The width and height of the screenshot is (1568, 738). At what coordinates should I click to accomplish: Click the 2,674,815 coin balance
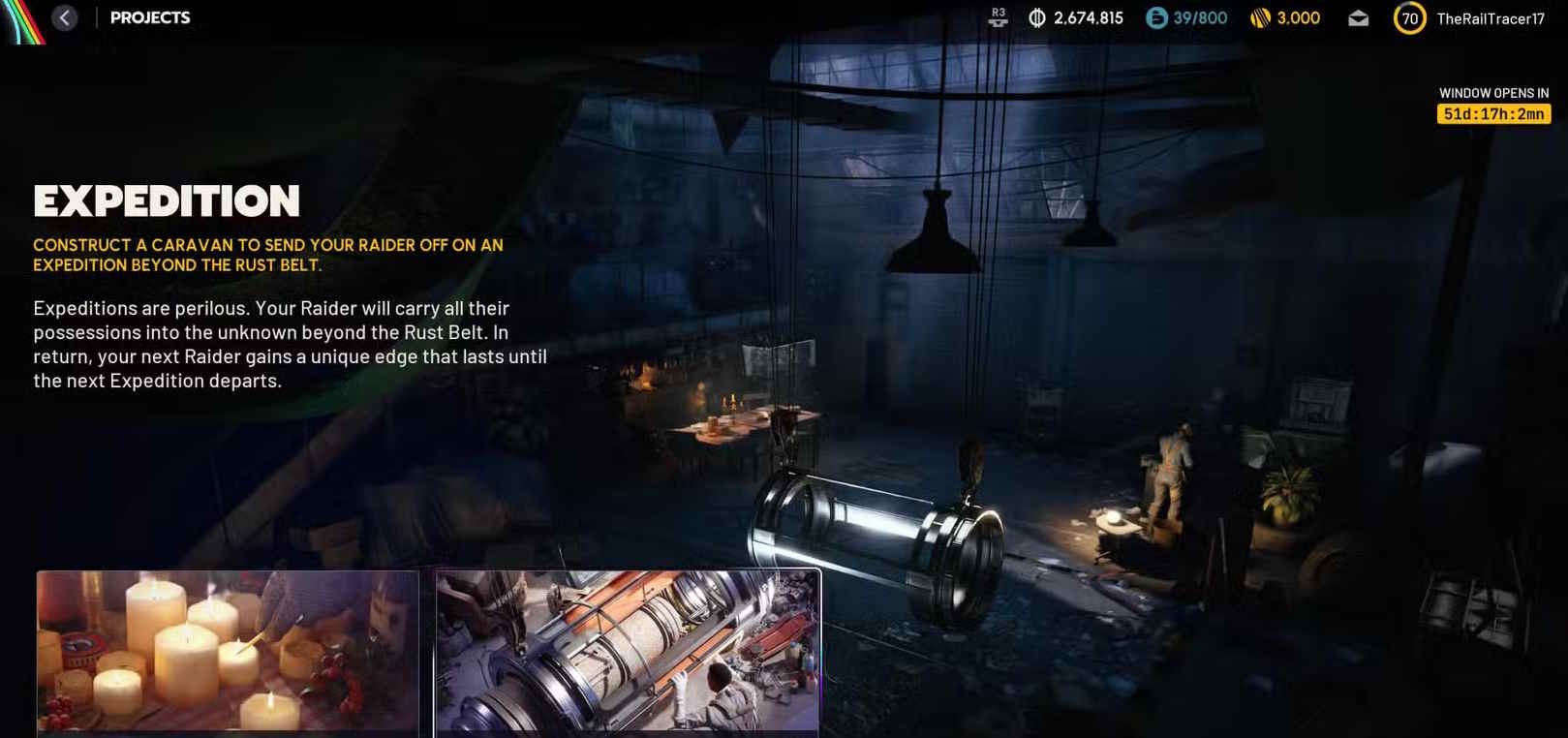[1088, 18]
